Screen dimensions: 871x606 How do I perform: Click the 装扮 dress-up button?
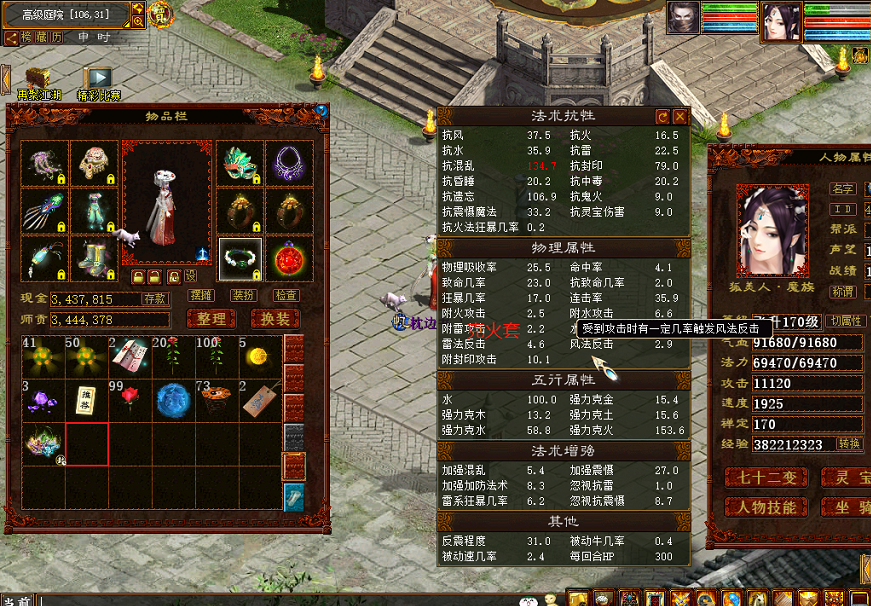[x=243, y=296]
